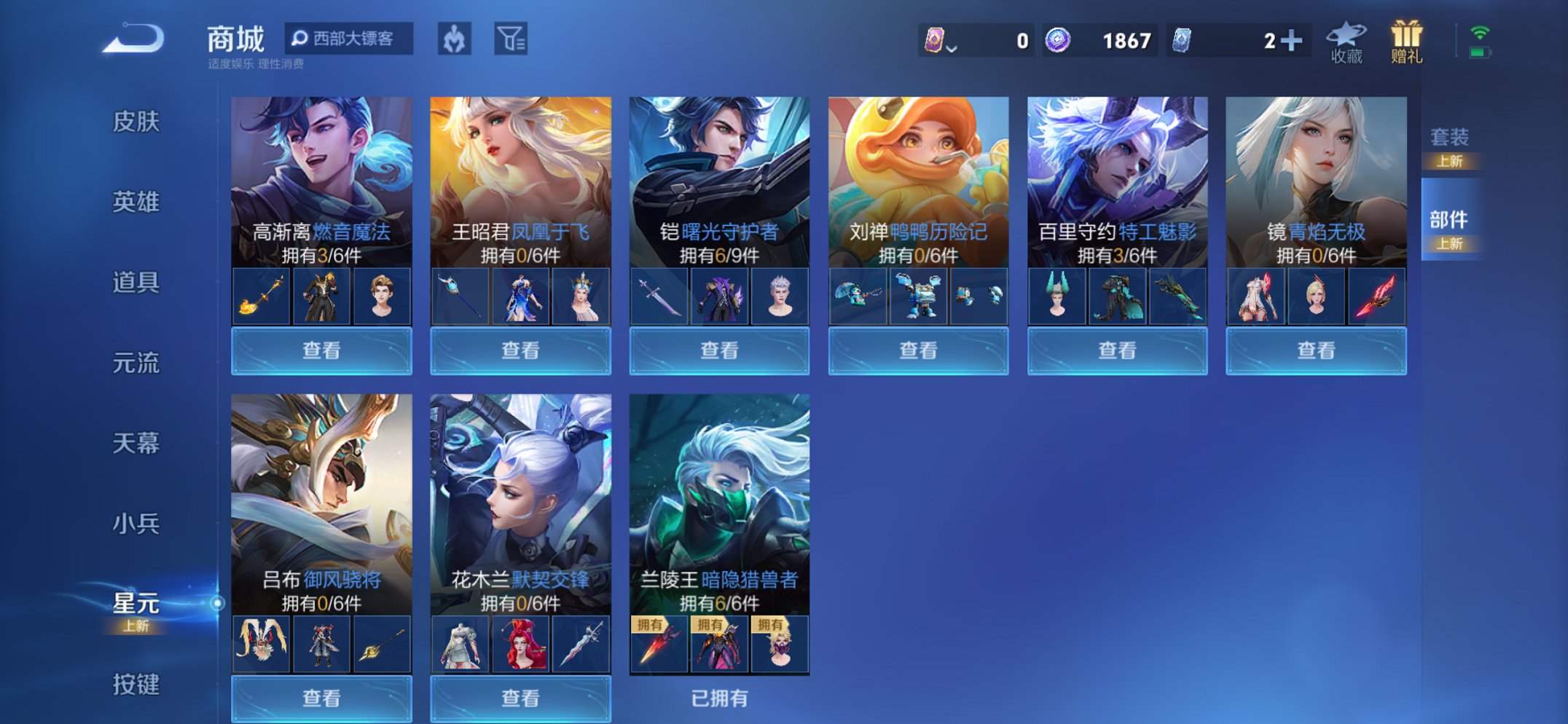This screenshot has height=724, width=1568.
Task: Click 查看 under the 王昭君凤凰于飞 card
Action: [x=519, y=352]
